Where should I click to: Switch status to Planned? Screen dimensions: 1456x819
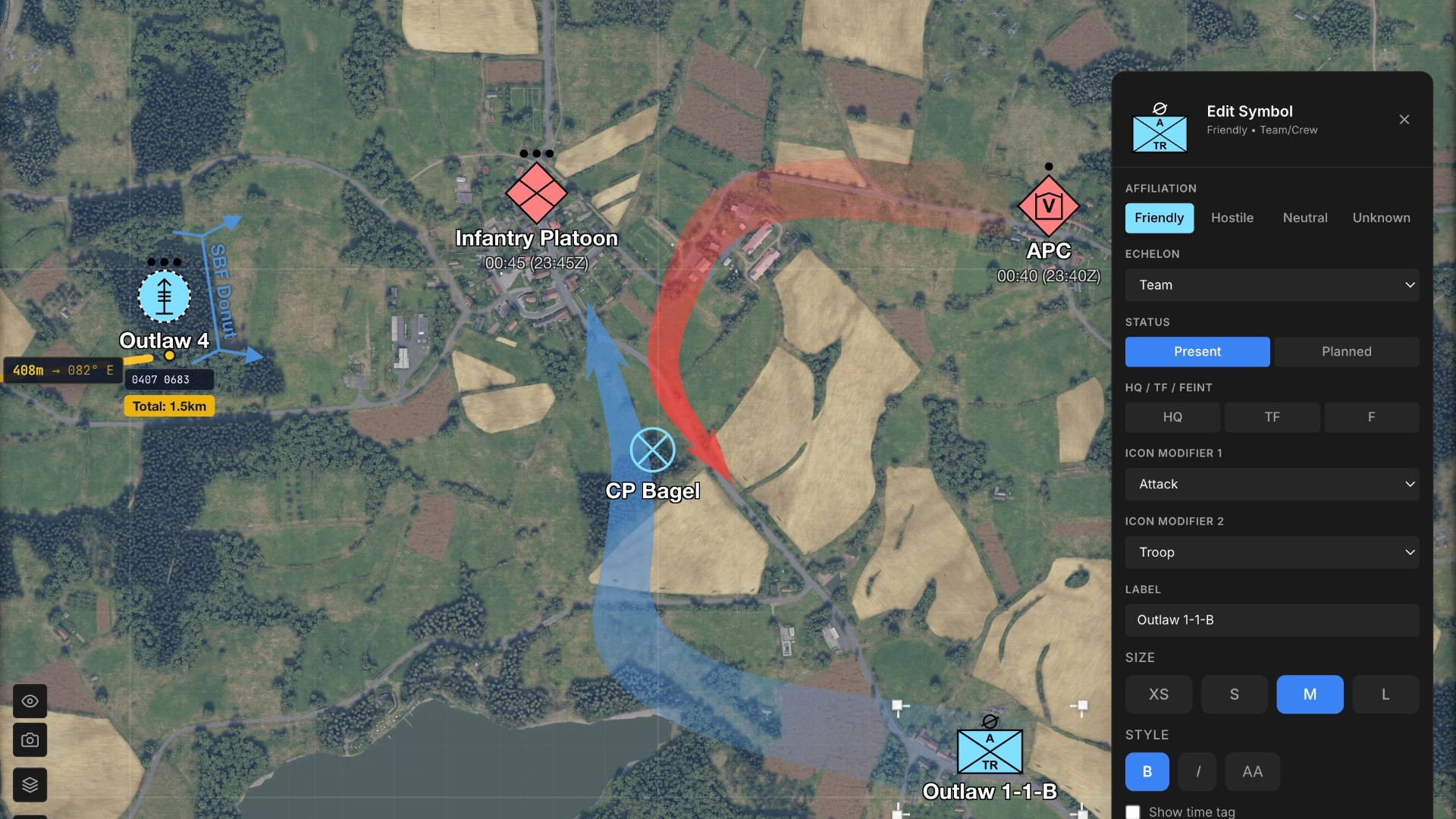(x=1347, y=351)
